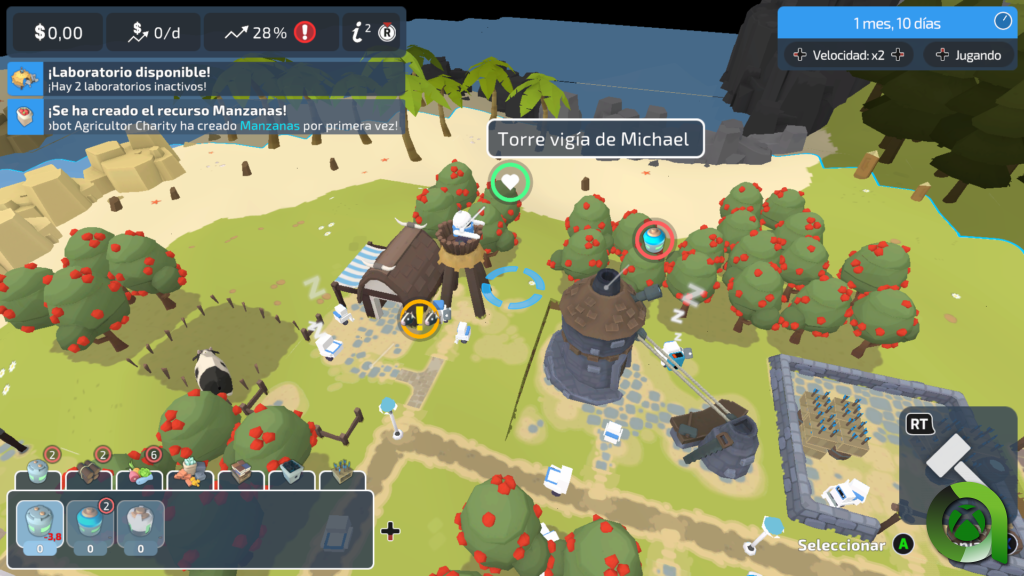Switch to the fruits and vegetables tab
Viewport: 1024px width, 576px height.
[139, 472]
